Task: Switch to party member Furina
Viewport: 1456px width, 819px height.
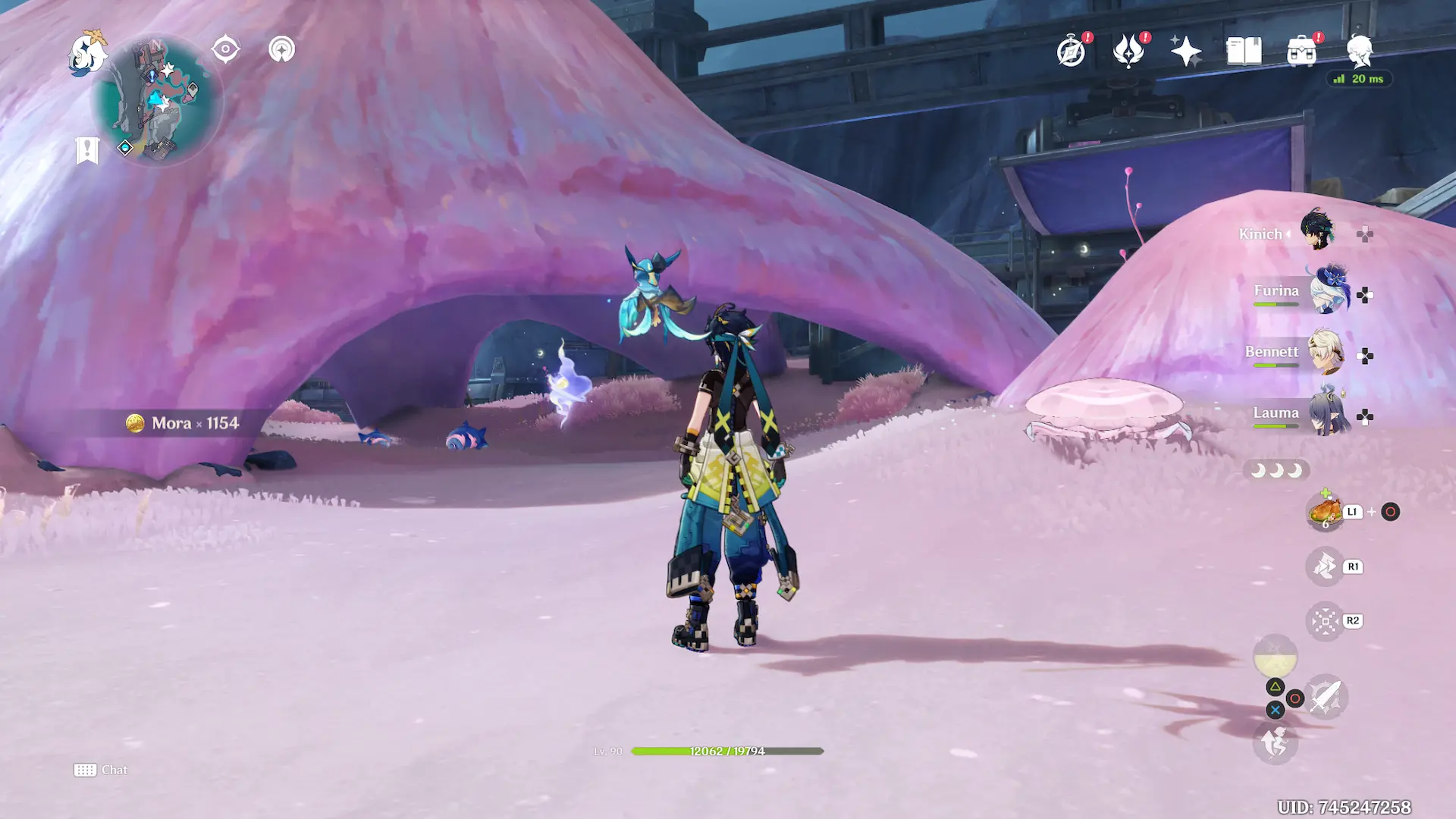Action: 1327,291
